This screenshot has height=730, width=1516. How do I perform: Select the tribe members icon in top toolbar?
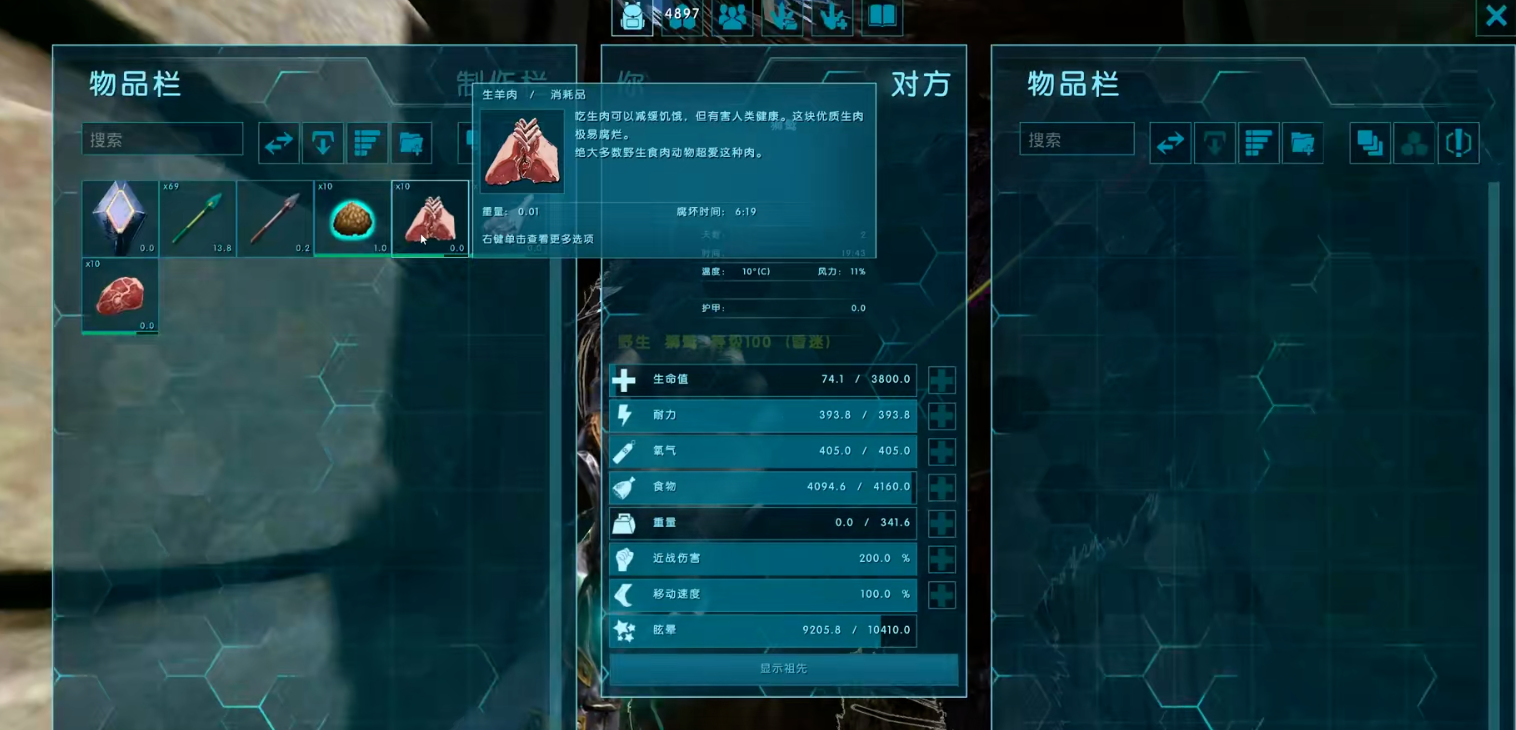coord(731,19)
